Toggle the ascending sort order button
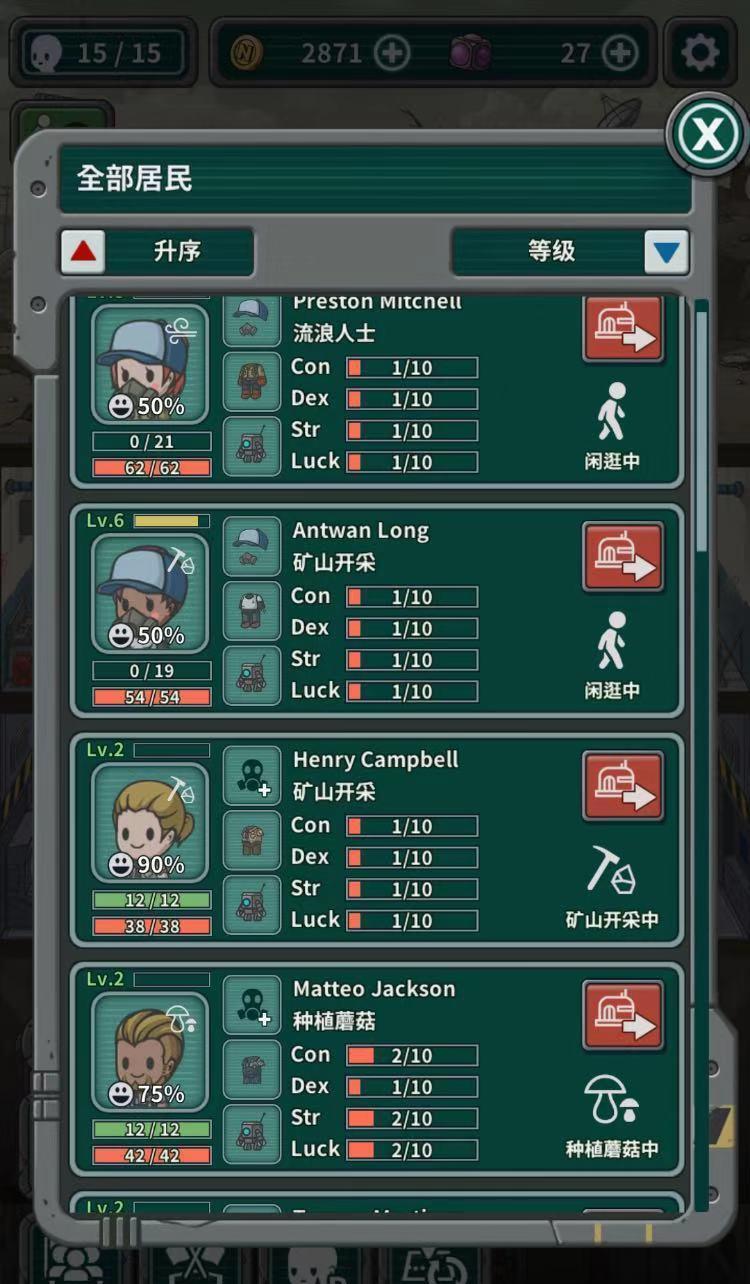 pos(83,252)
